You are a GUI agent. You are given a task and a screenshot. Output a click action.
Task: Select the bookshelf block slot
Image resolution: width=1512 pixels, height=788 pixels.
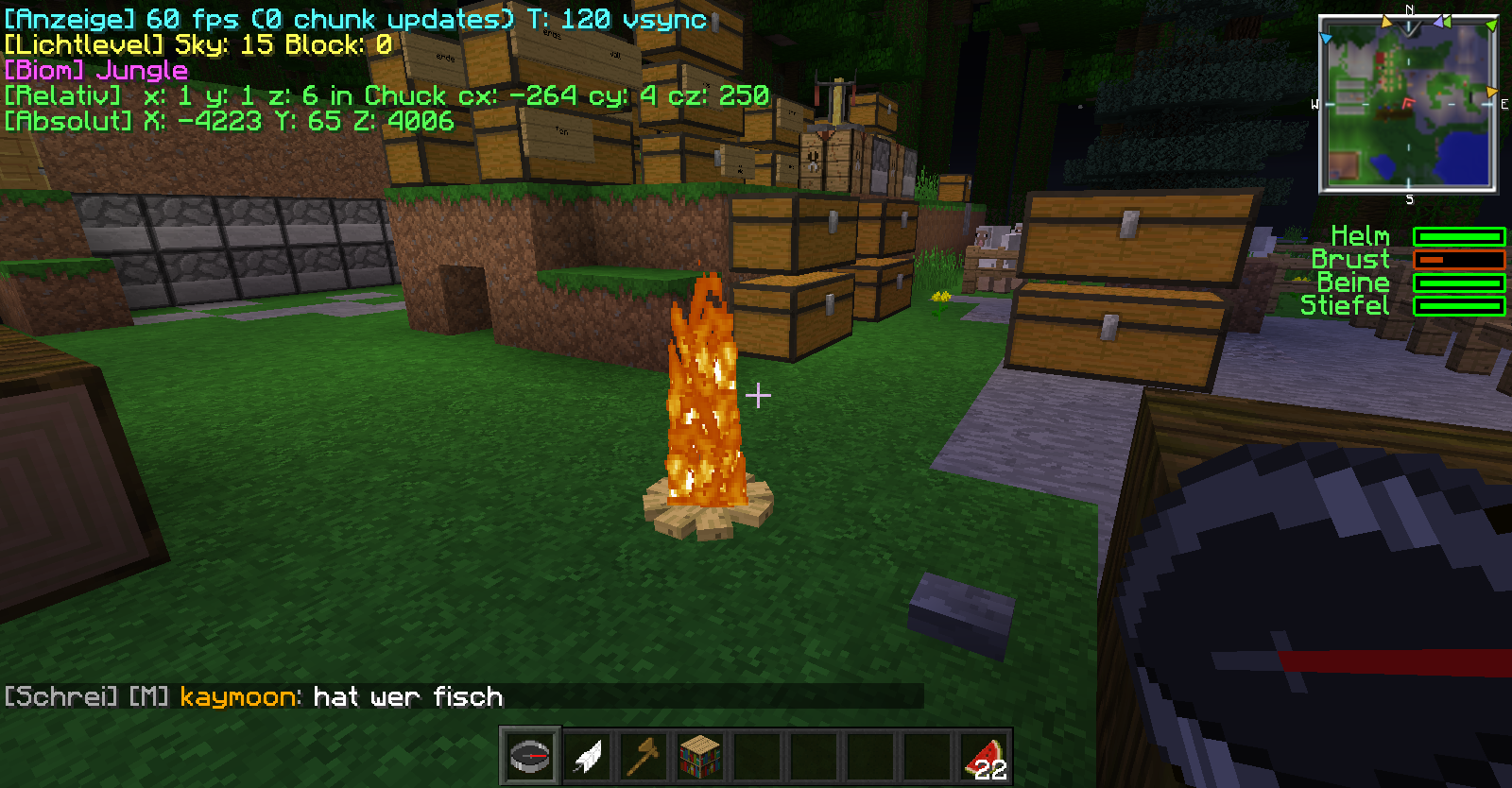click(x=700, y=756)
